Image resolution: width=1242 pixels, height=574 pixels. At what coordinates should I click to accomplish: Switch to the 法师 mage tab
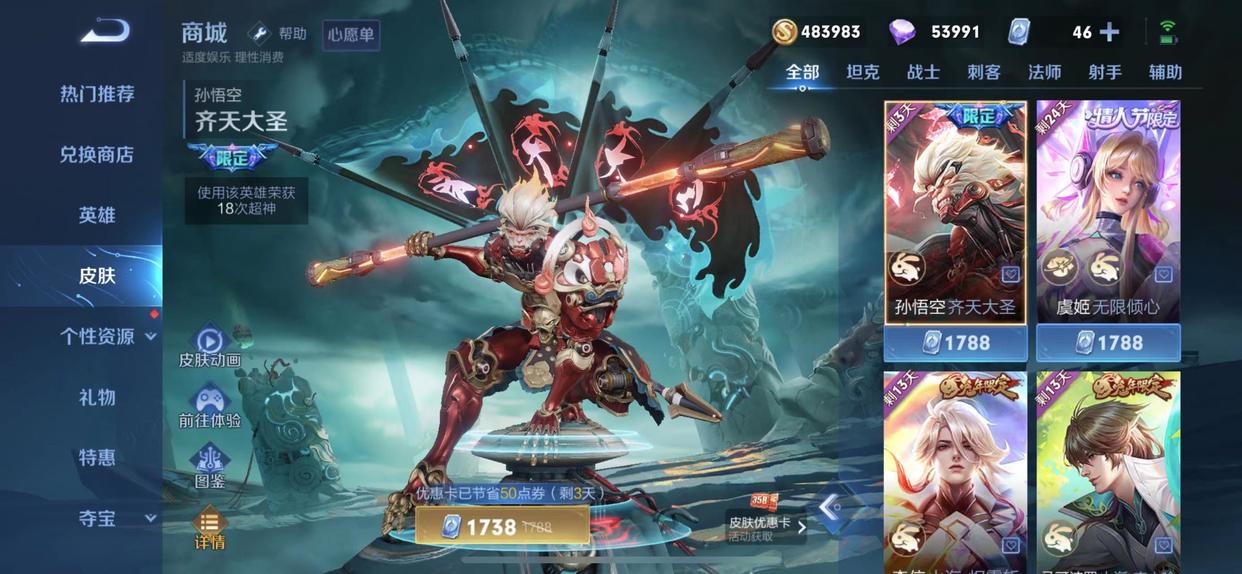point(1044,72)
